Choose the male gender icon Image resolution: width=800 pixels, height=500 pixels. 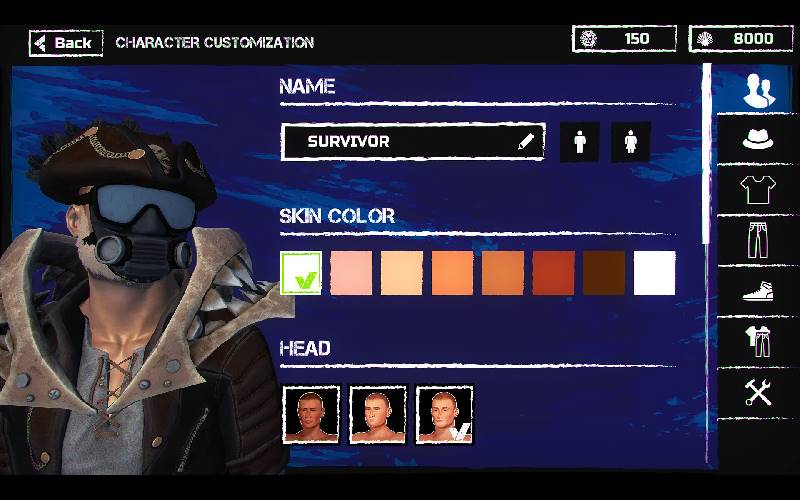(579, 142)
